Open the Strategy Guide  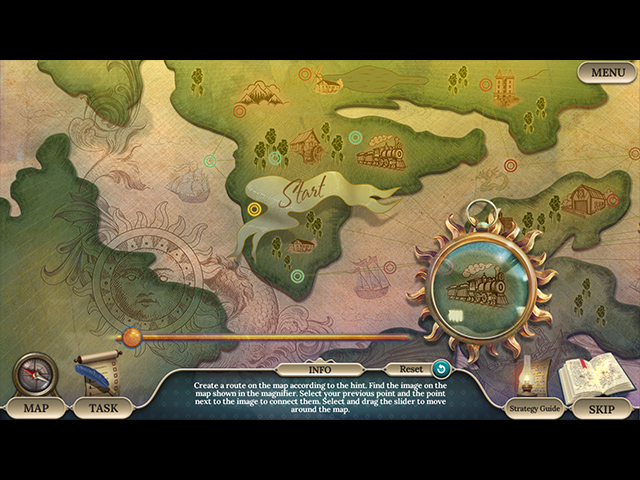point(534,410)
